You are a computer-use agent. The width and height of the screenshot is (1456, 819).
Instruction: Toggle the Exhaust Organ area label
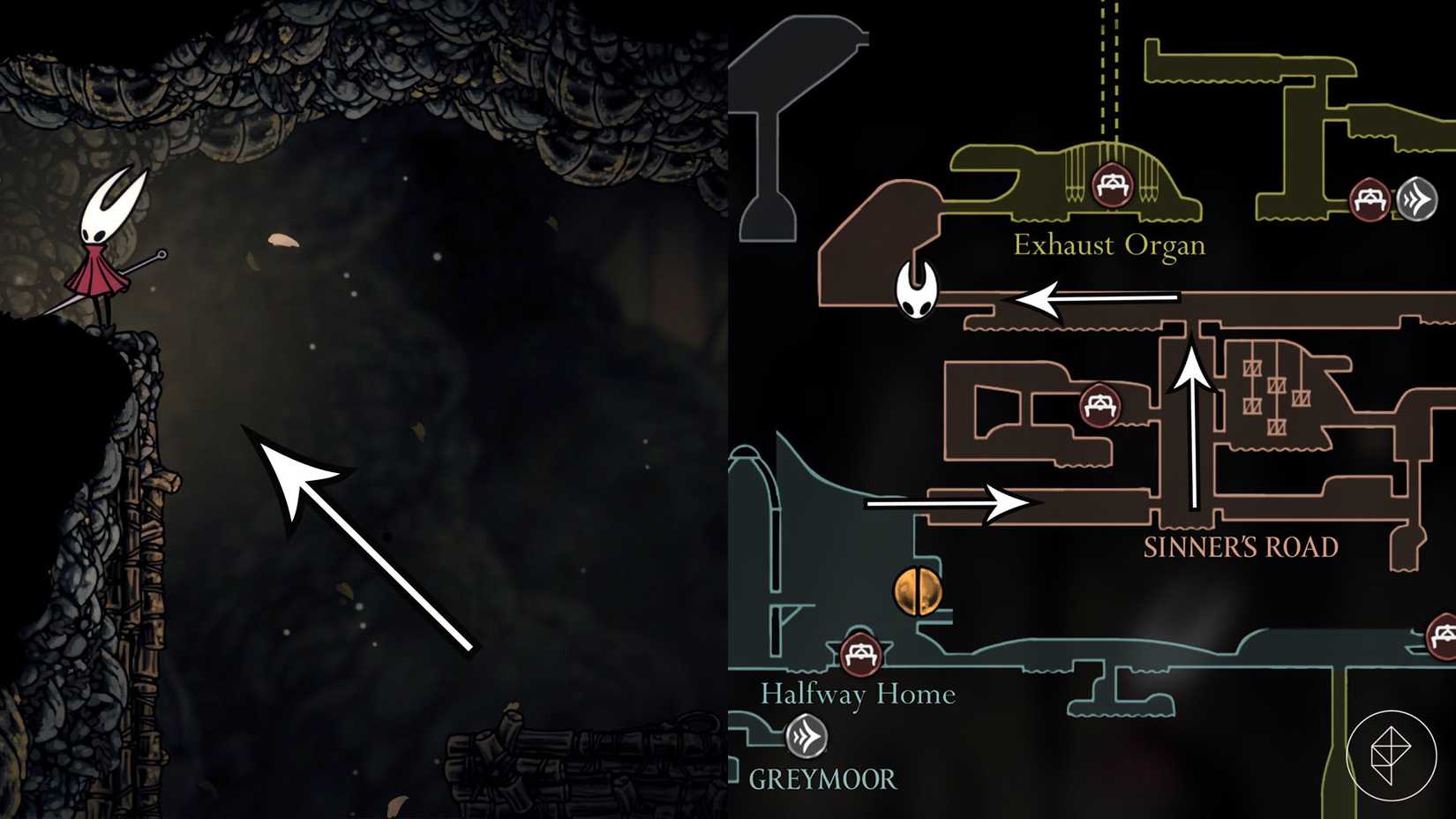click(1109, 244)
